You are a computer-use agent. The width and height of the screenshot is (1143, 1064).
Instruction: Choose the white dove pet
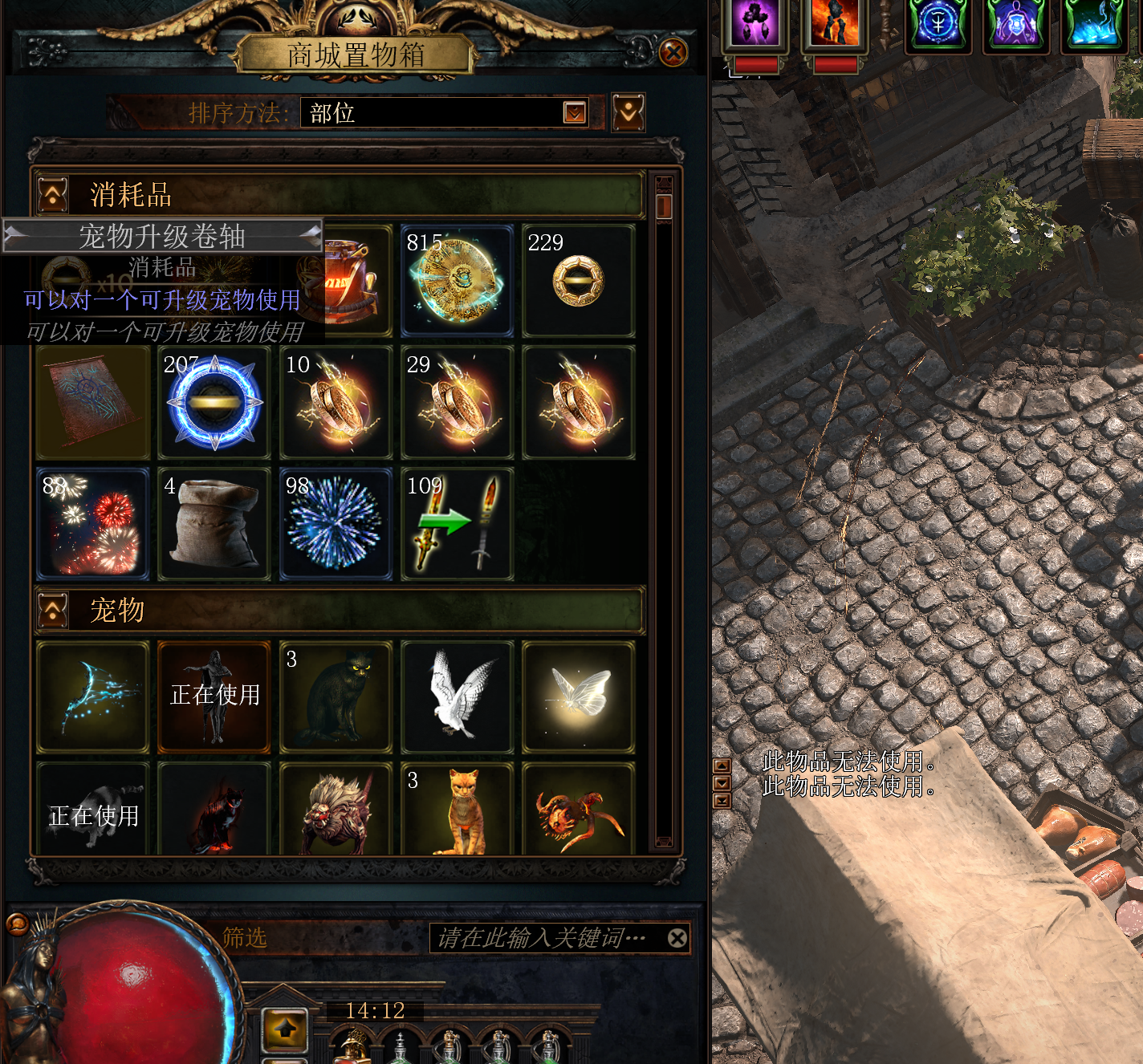pos(457,697)
